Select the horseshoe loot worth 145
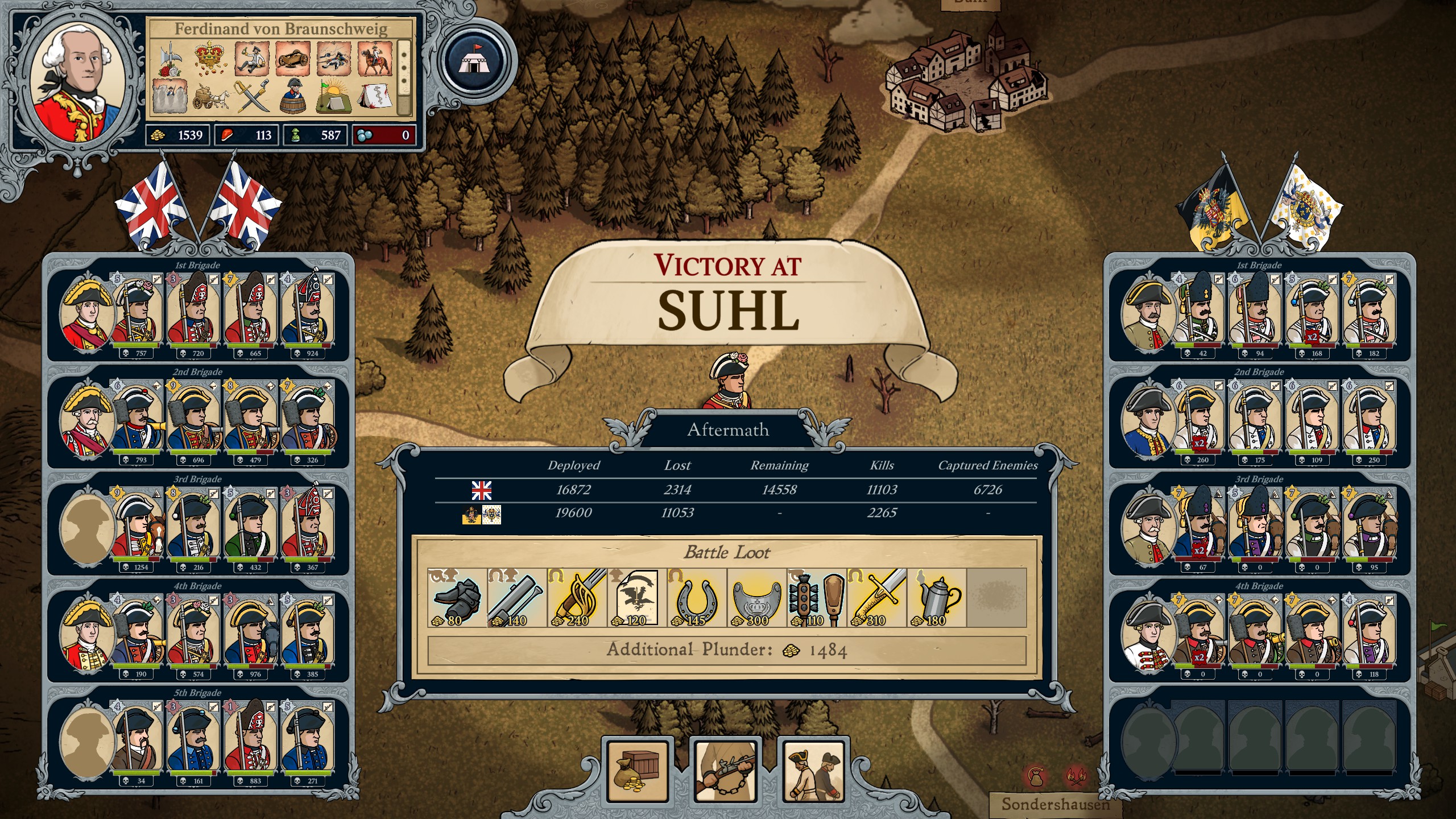The height and width of the screenshot is (819, 1456). [697, 598]
